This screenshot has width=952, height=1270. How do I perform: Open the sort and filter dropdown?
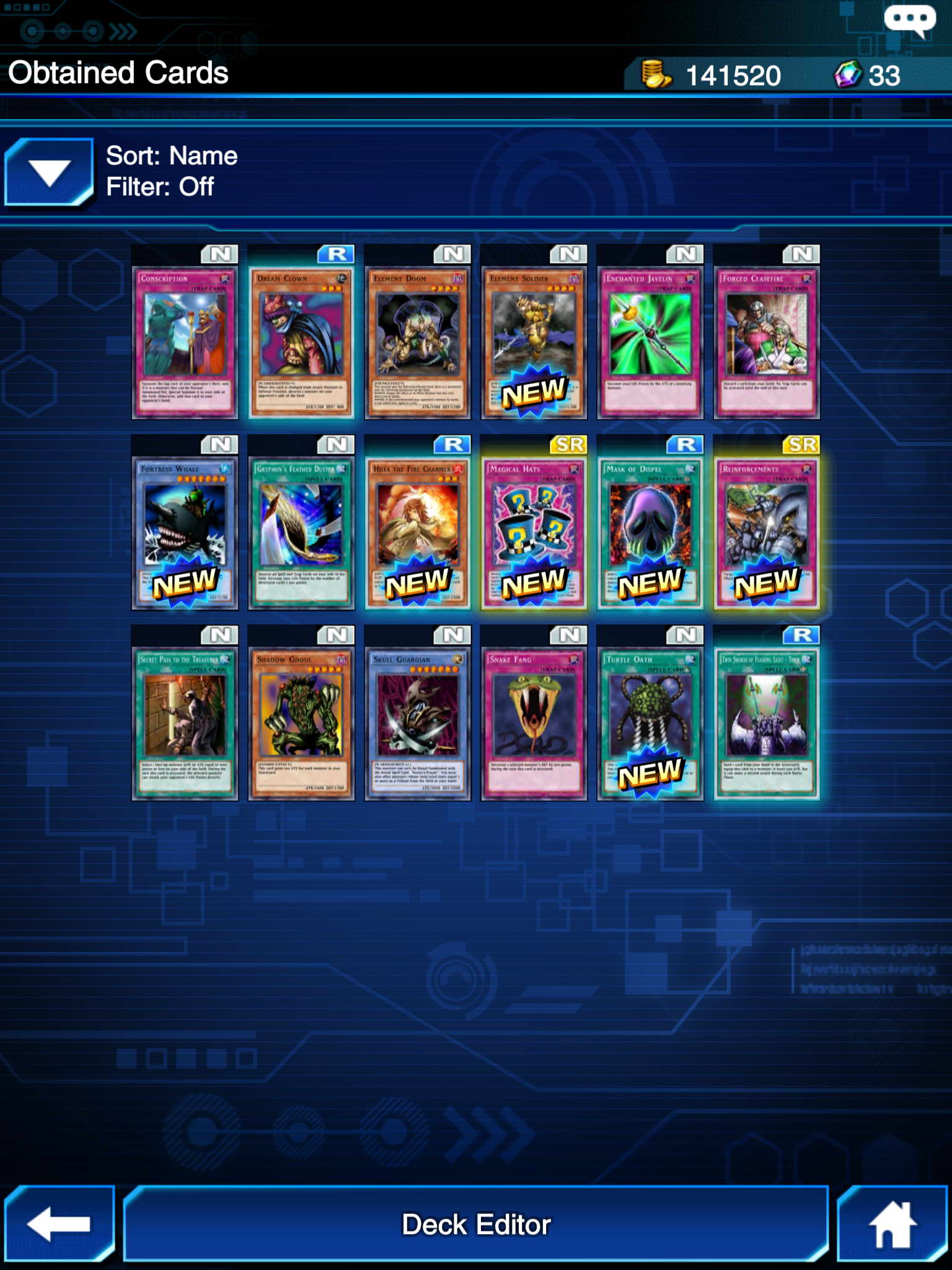(x=49, y=172)
